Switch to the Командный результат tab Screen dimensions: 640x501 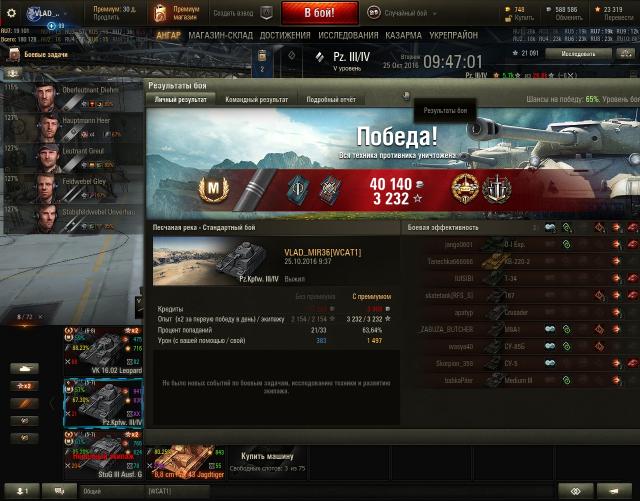[258, 99]
